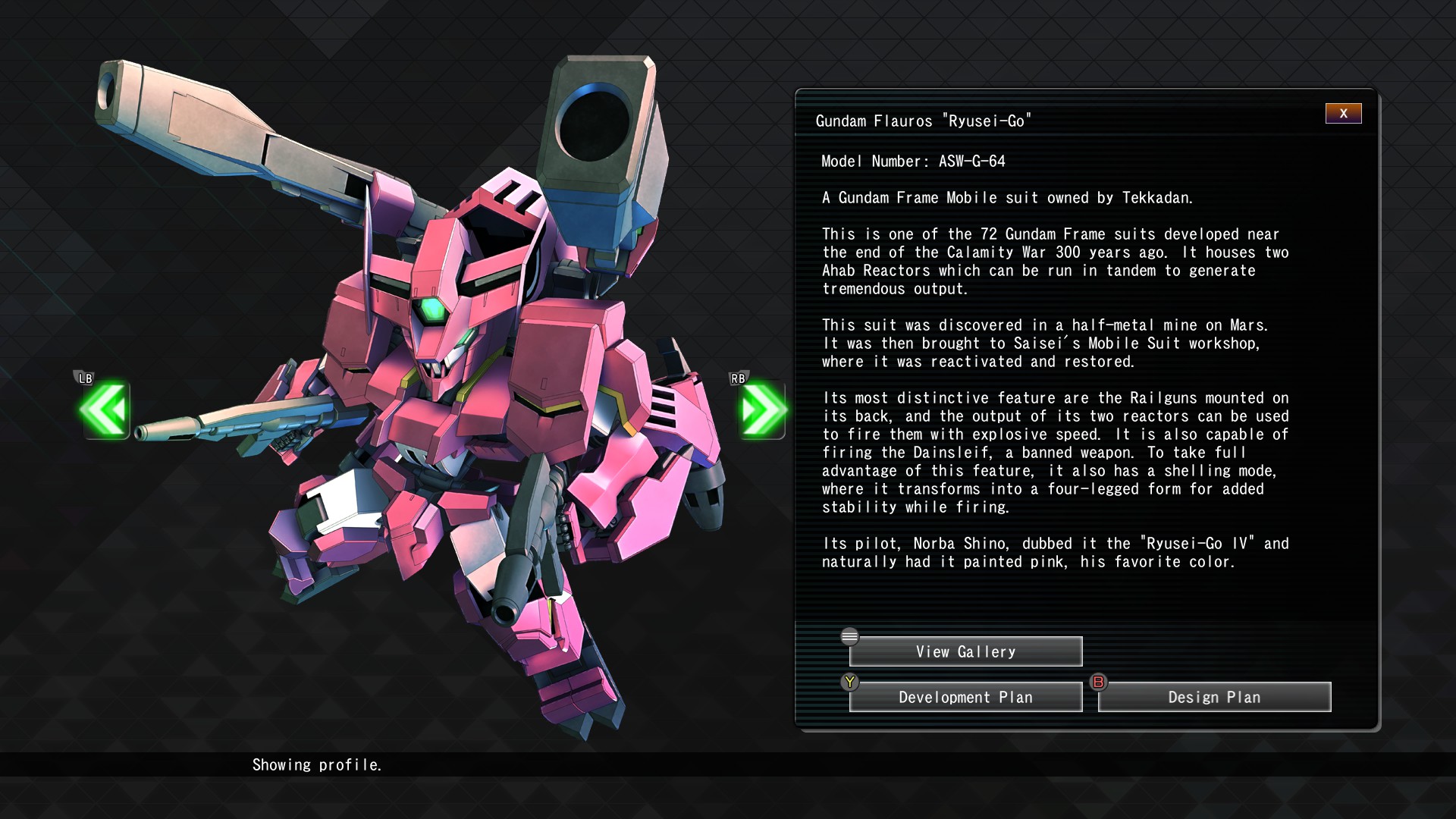The width and height of the screenshot is (1456, 819).
Task: Open the Design Plan
Action: point(1214,697)
